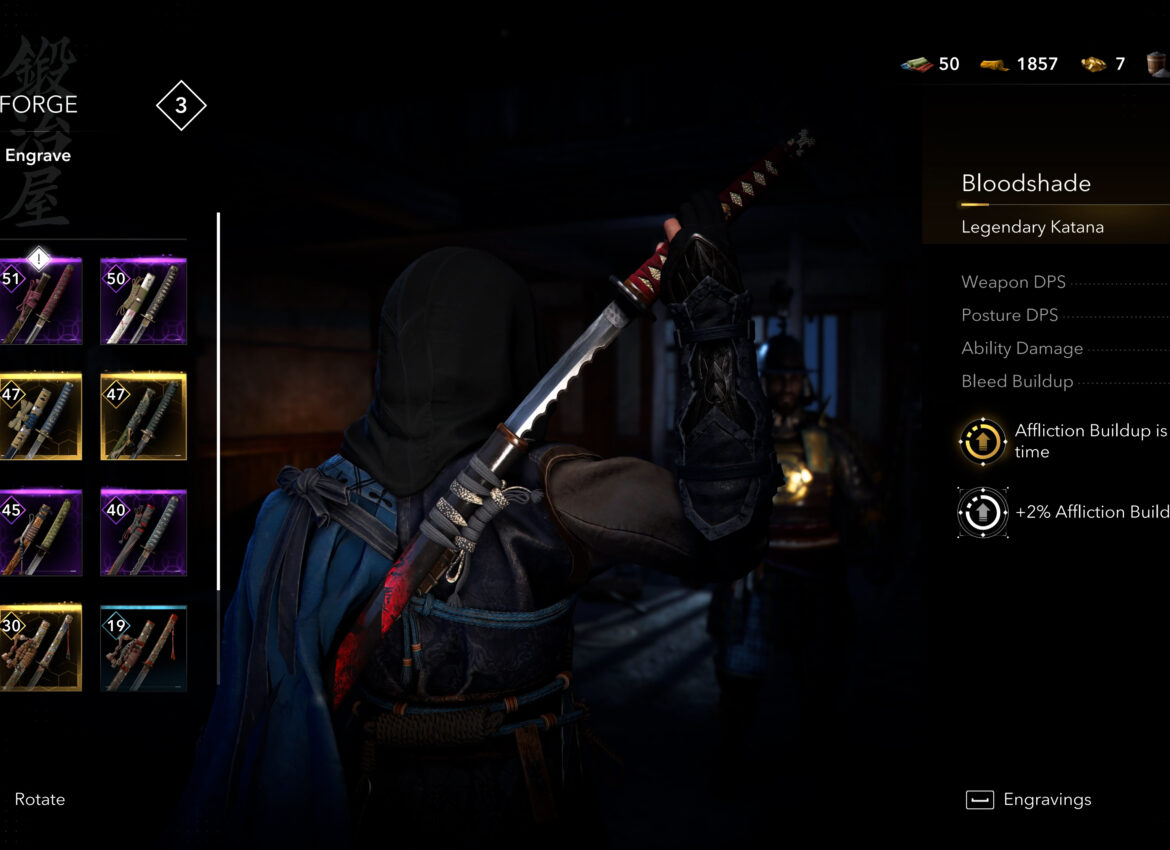This screenshot has width=1170, height=850.
Task: Select the level 50 katana slot
Action: (143, 301)
